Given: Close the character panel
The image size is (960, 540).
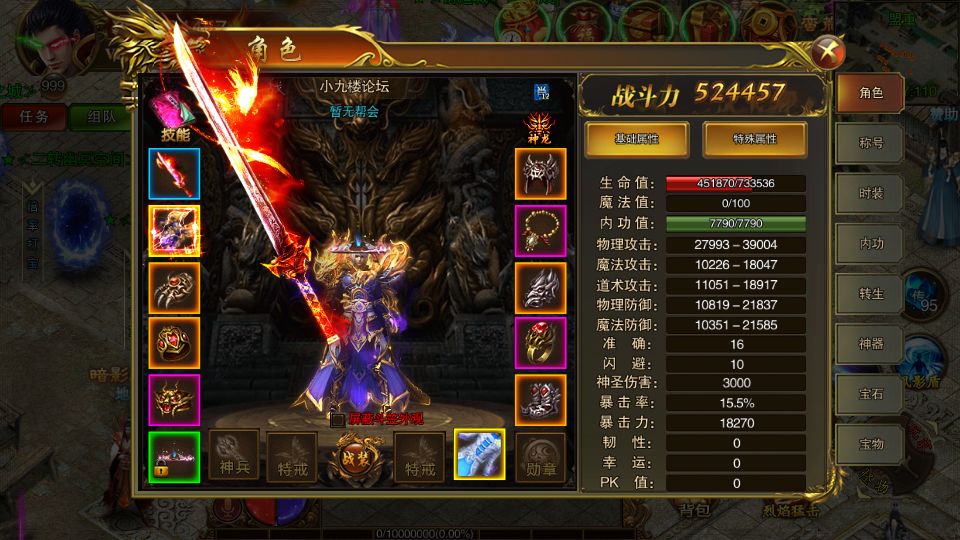Looking at the screenshot, I should pos(824,53).
